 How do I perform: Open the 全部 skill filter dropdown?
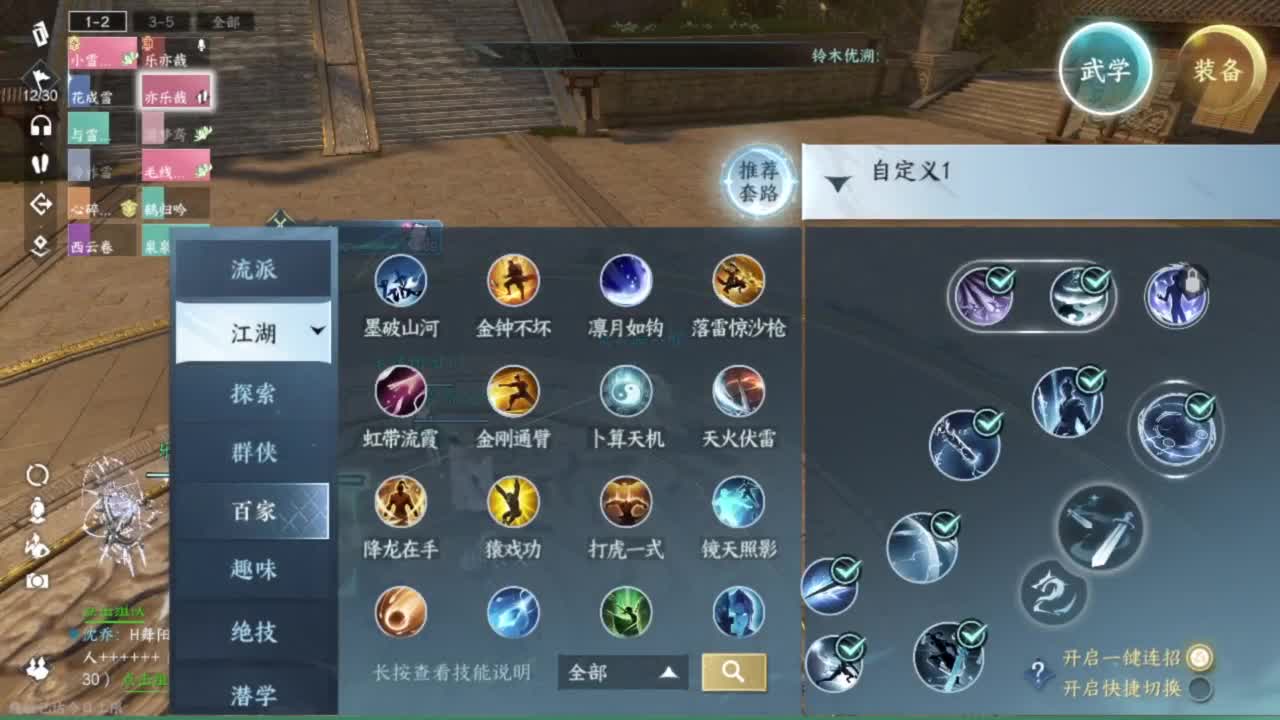621,673
